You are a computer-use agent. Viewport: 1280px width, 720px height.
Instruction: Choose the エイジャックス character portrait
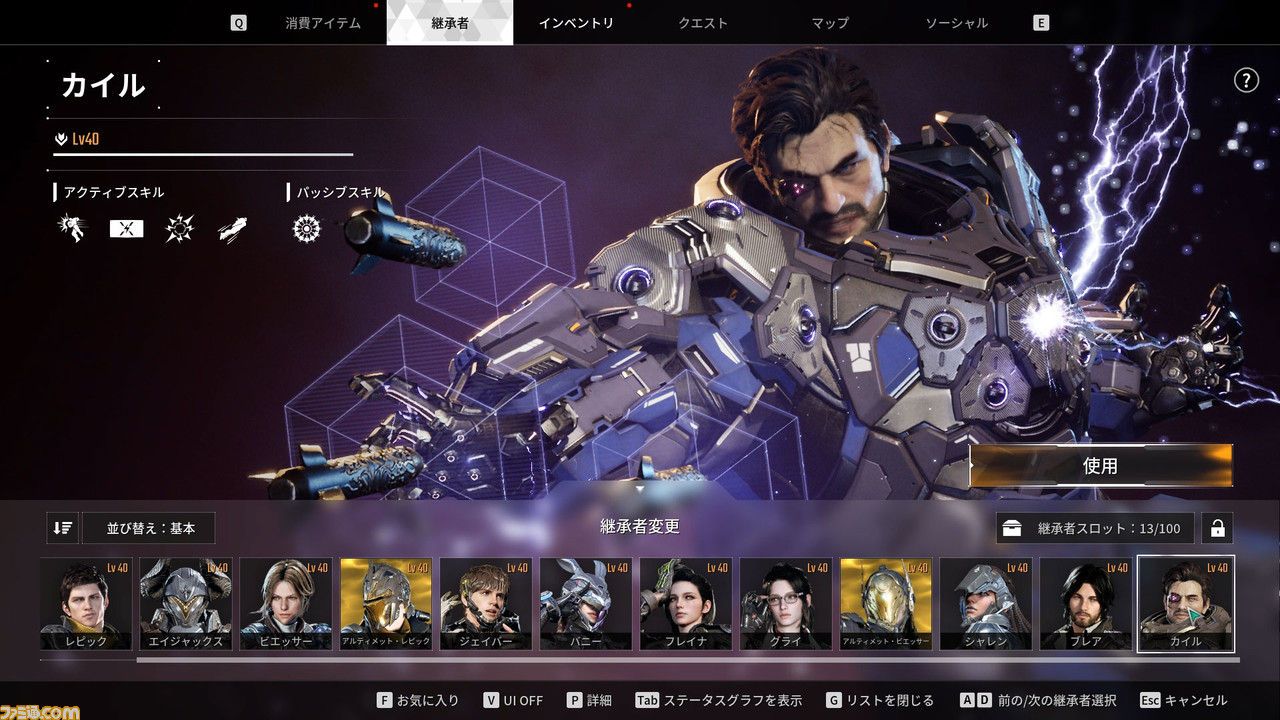click(186, 604)
